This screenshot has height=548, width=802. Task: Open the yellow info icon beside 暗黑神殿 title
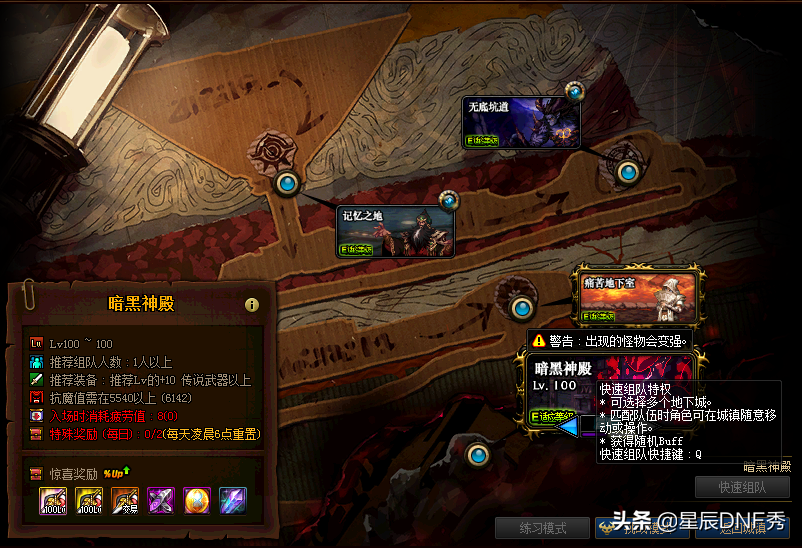coord(252,304)
